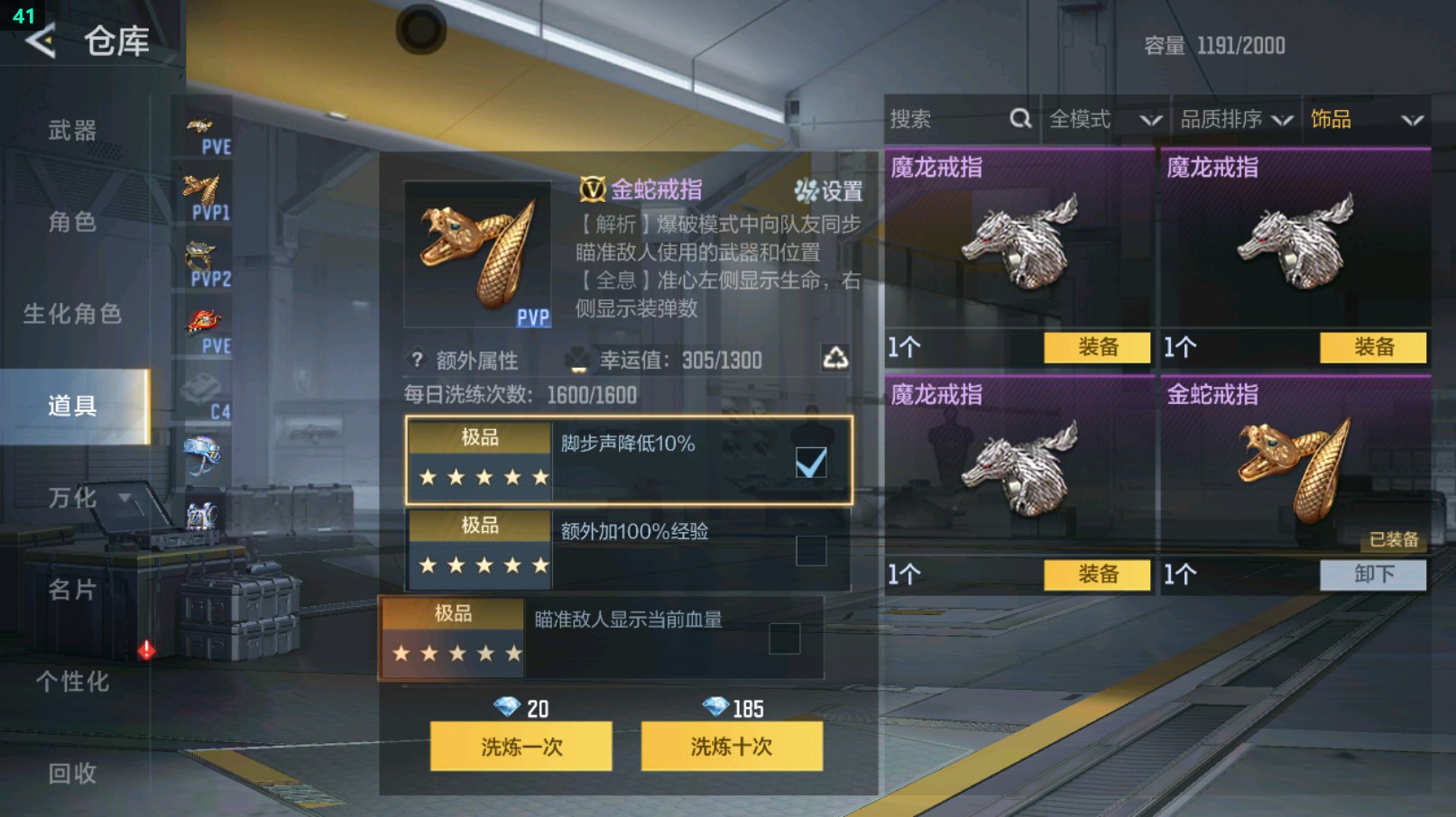1456x817 pixels.
Task: Click the back arrow beside 仓库
Action: coord(40,41)
